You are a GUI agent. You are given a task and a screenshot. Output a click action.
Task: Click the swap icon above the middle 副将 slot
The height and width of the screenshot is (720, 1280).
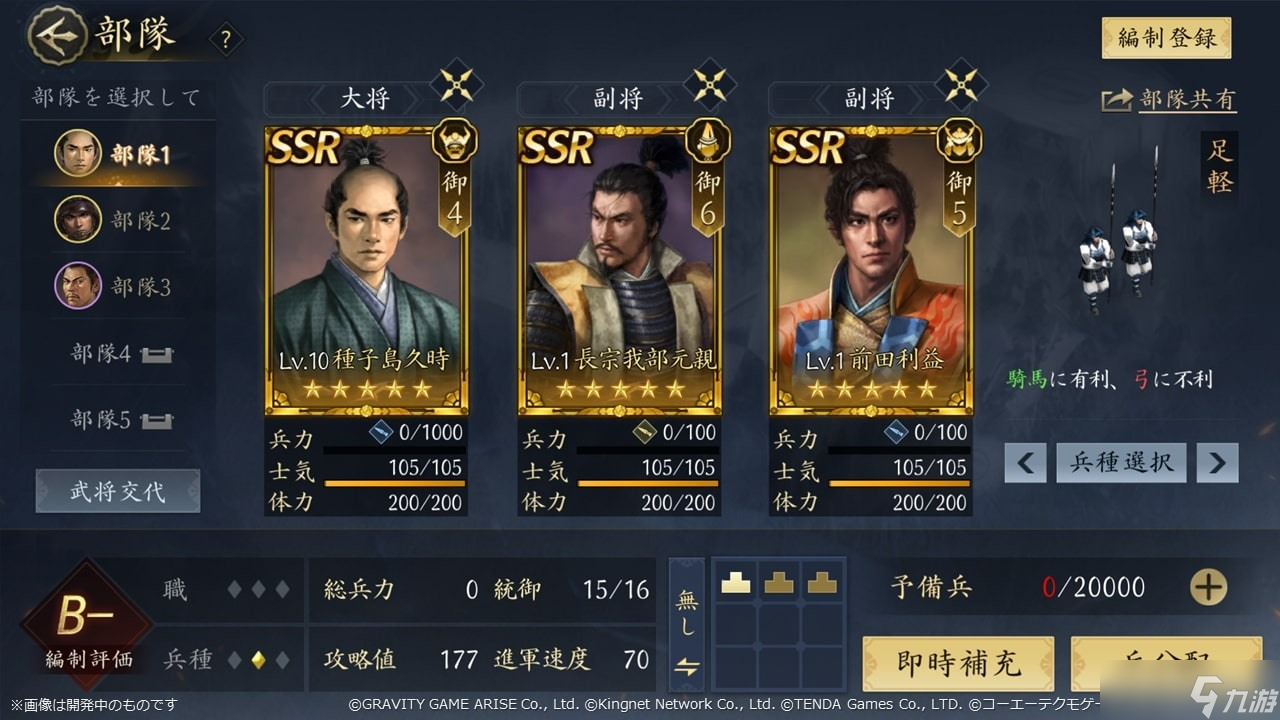point(708,86)
